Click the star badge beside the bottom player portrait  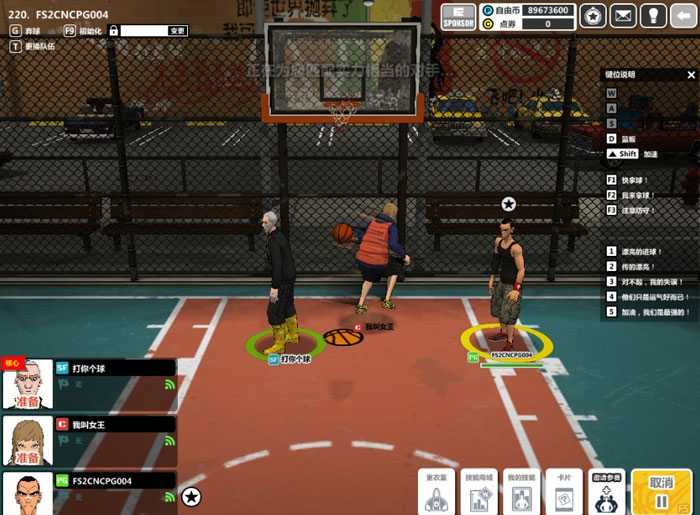pyautogui.click(x=191, y=496)
